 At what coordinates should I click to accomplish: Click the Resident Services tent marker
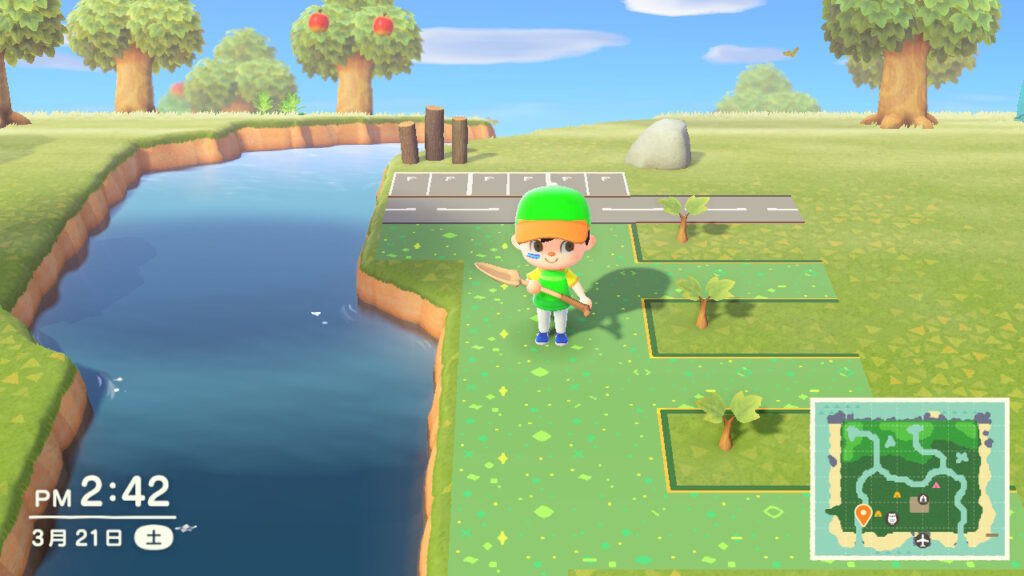924,499
